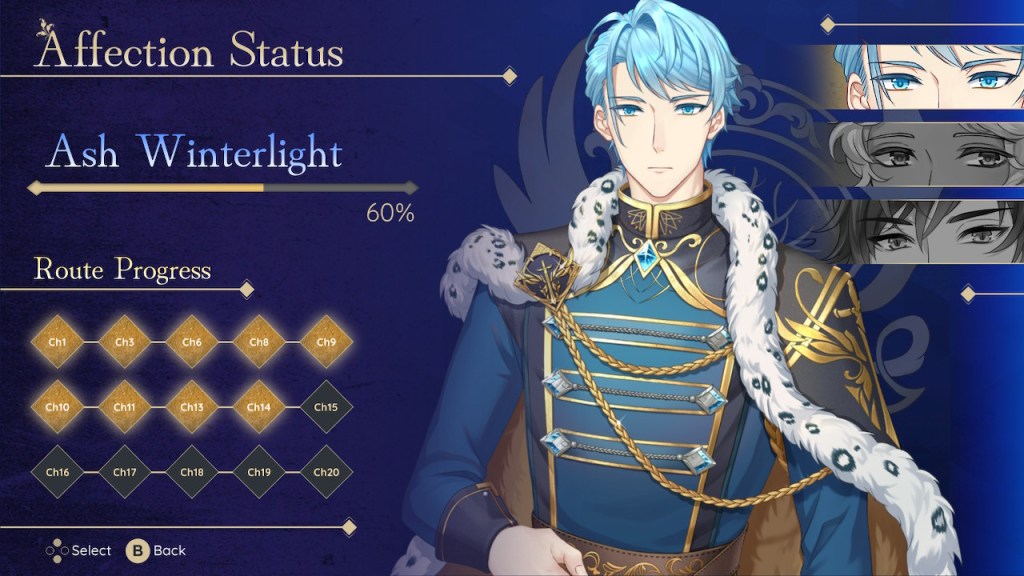The image size is (1024, 576).
Task: Open the Ch10 chapter diamond
Action: pyautogui.click(x=57, y=407)
